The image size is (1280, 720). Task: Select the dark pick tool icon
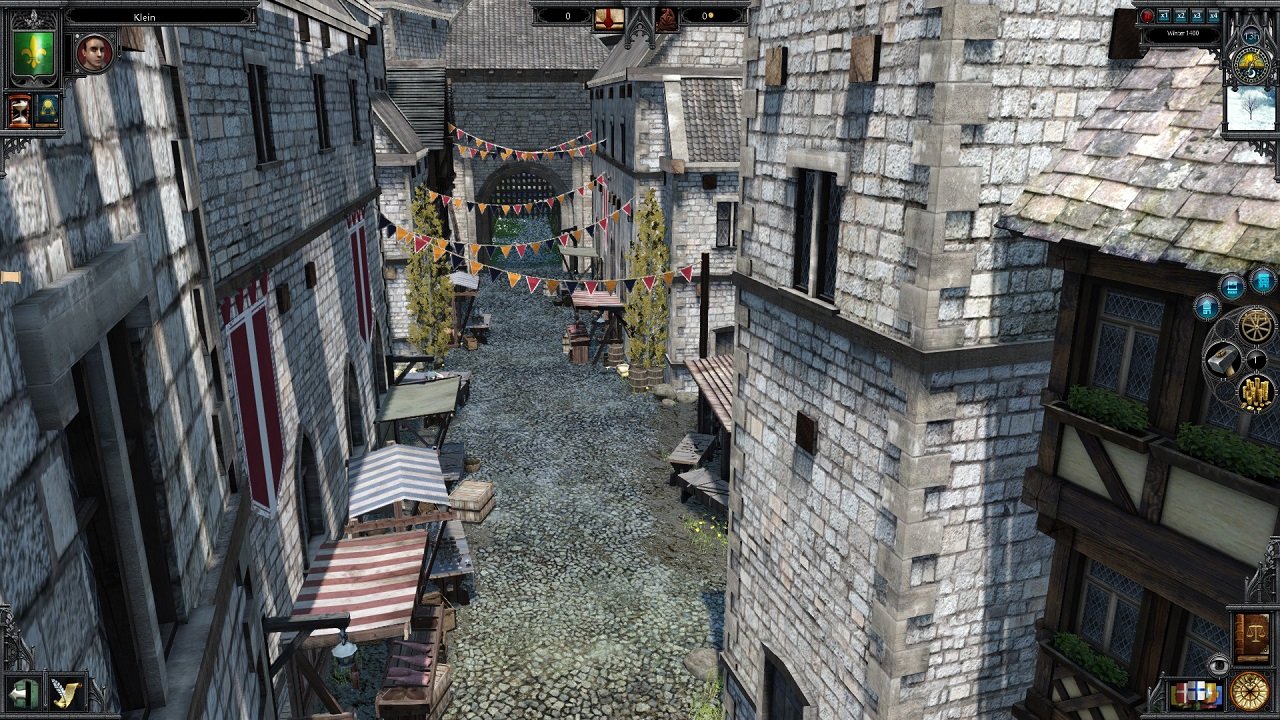click(1255, 359)
